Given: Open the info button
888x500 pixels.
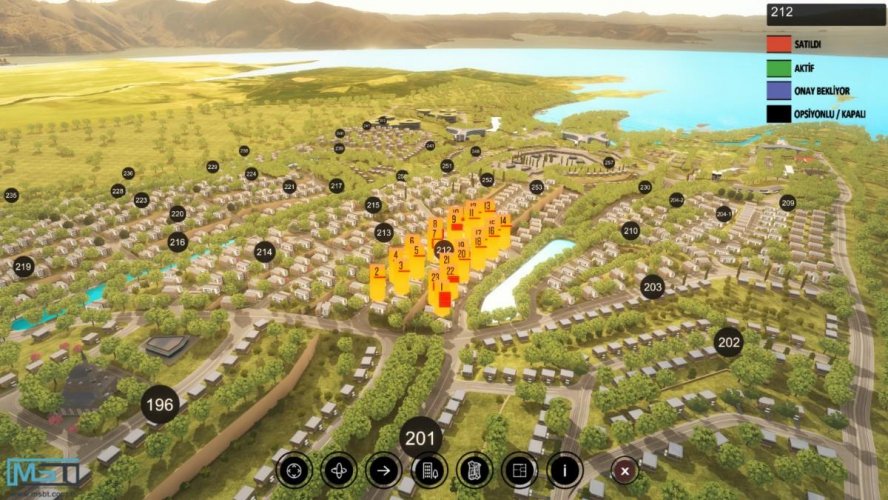Looking at the screenshot, I should 565,468.
